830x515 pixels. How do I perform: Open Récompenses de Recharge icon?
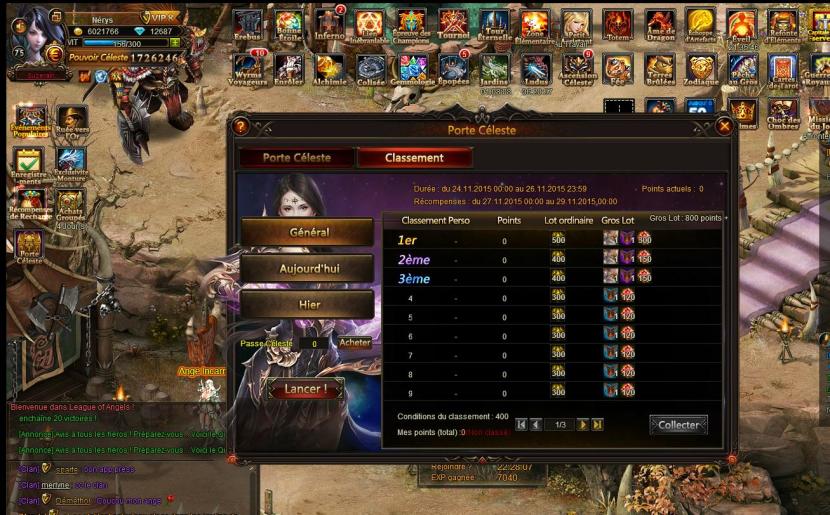(29, 205)
